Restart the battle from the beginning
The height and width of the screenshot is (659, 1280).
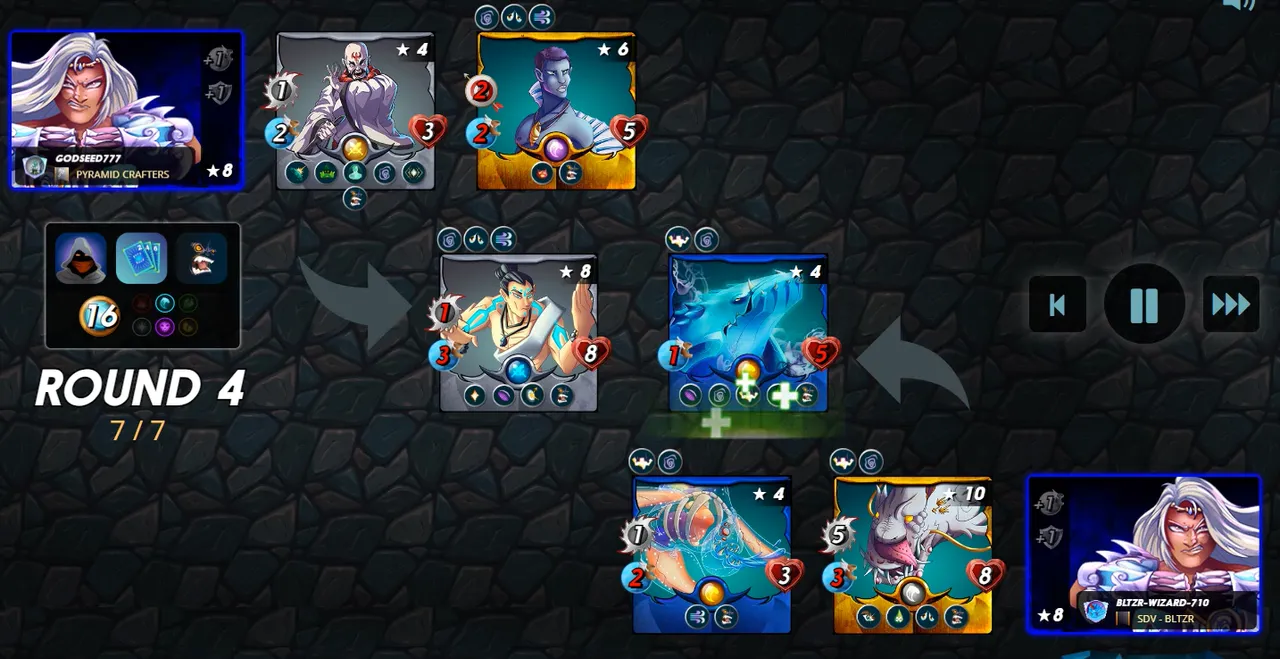[x=1057, y=304]
